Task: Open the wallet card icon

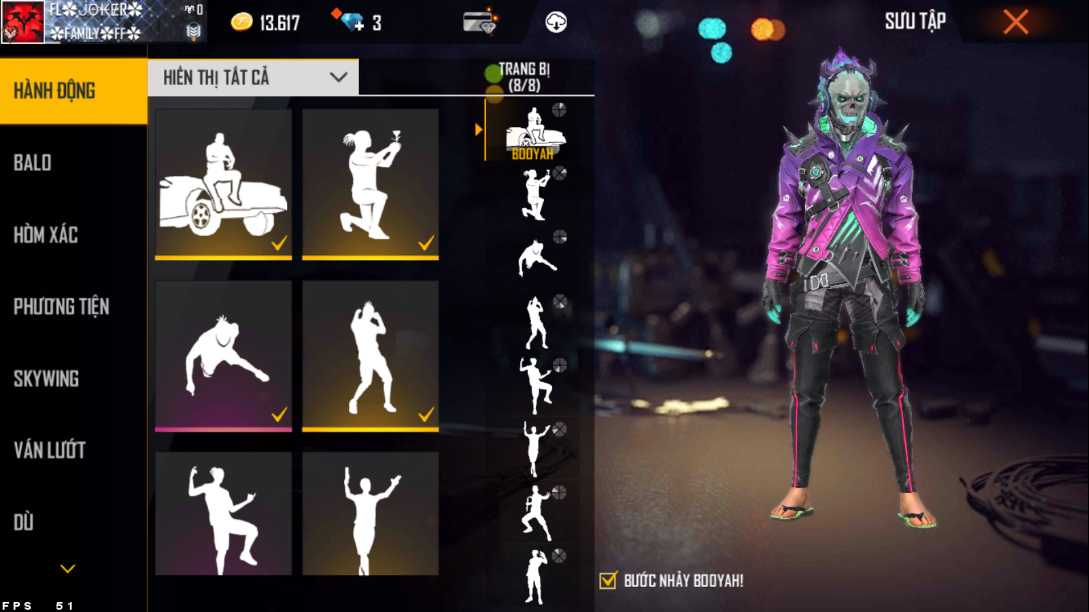Action: 481,22
